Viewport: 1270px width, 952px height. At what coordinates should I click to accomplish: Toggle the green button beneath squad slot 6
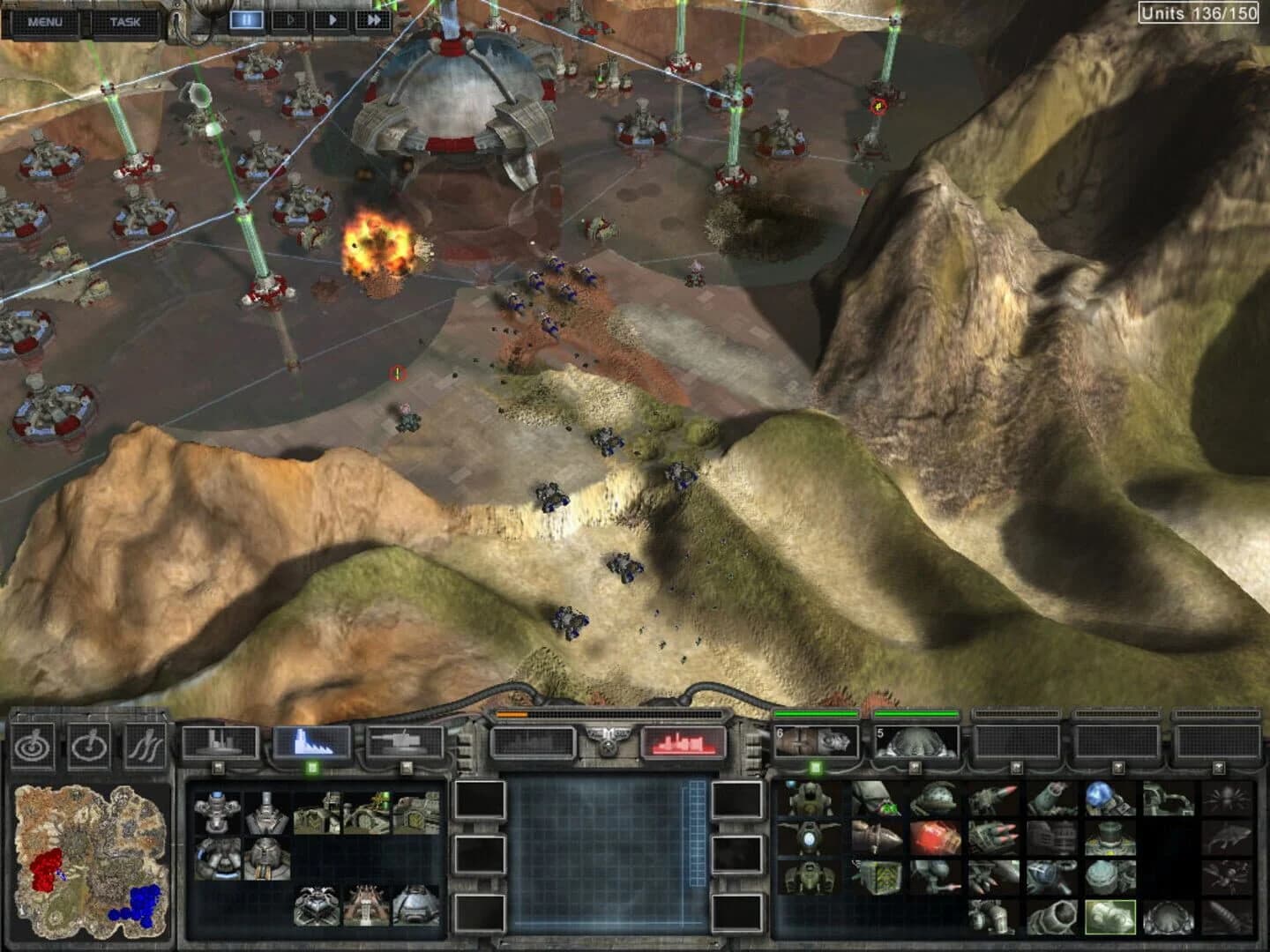(x=815, y=767)
